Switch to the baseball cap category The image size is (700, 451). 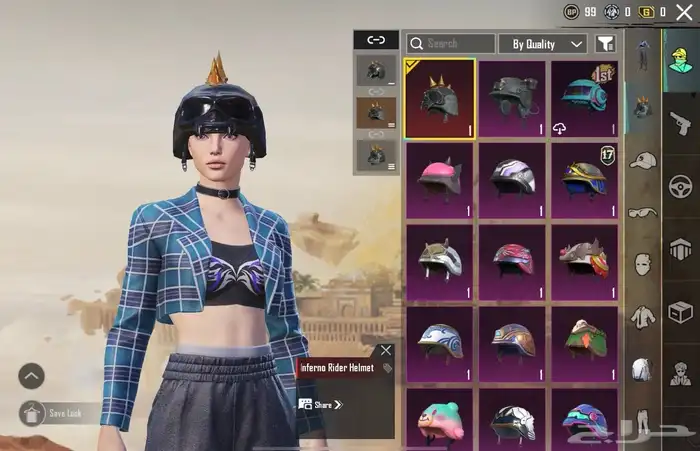tap(642, 160)
